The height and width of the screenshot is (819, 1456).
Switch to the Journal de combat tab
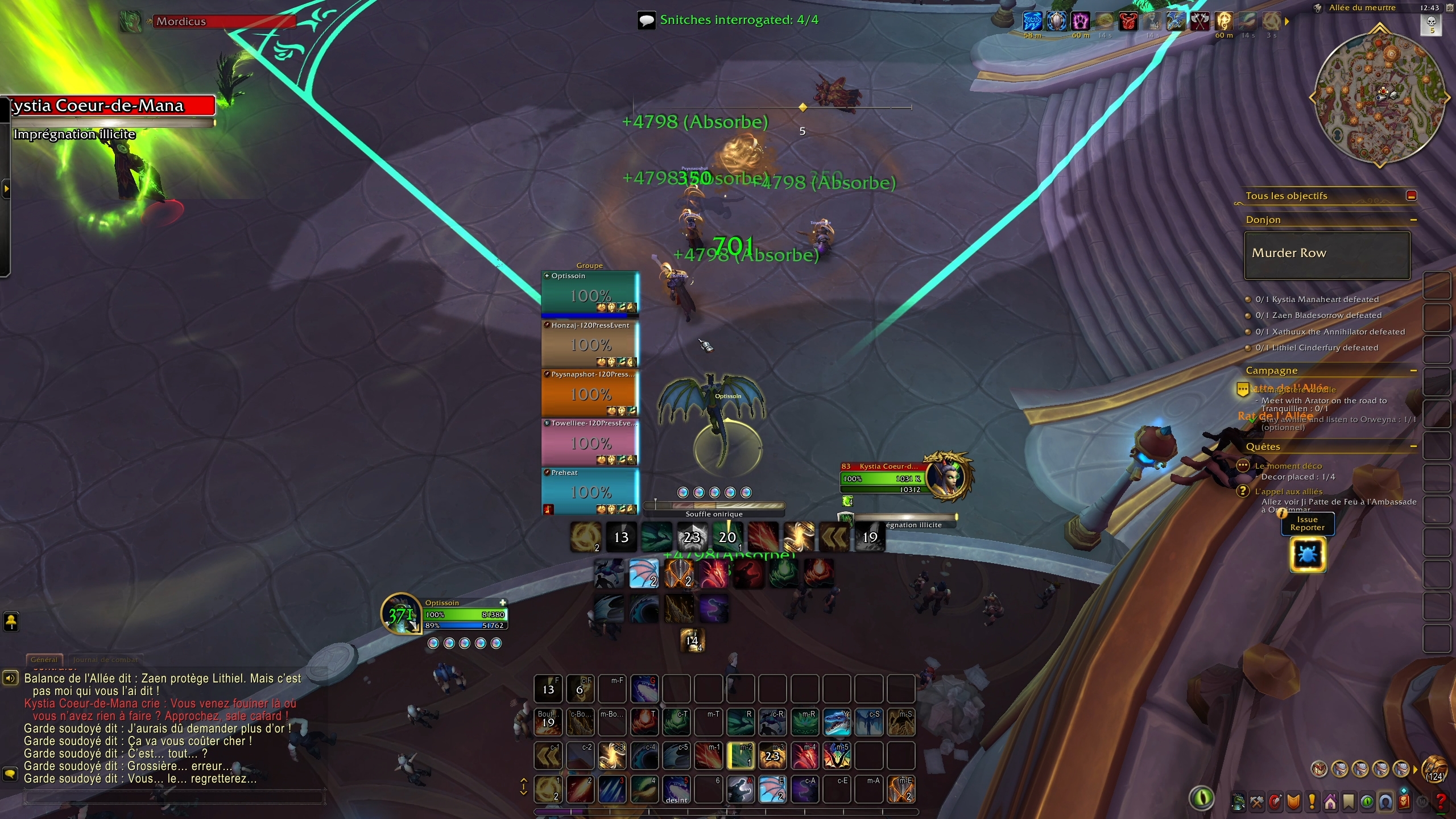[105, 660]
